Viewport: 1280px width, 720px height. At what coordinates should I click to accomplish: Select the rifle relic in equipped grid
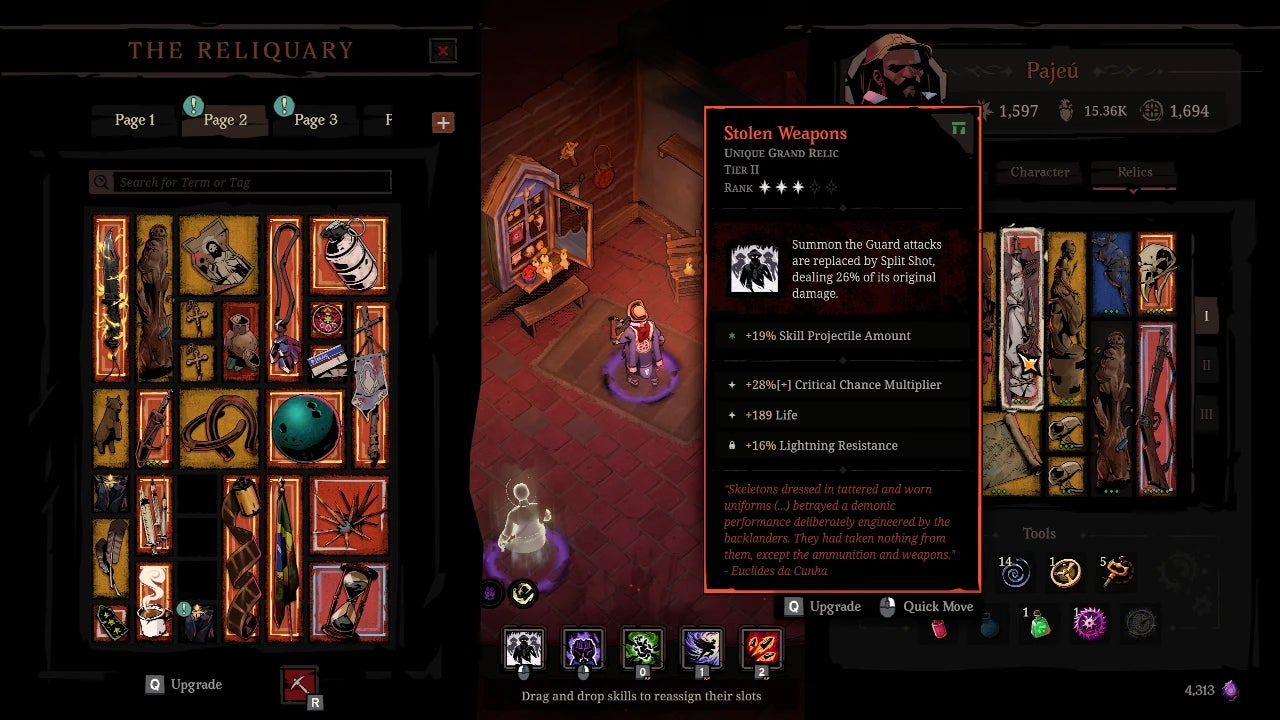coord(1156,408)
